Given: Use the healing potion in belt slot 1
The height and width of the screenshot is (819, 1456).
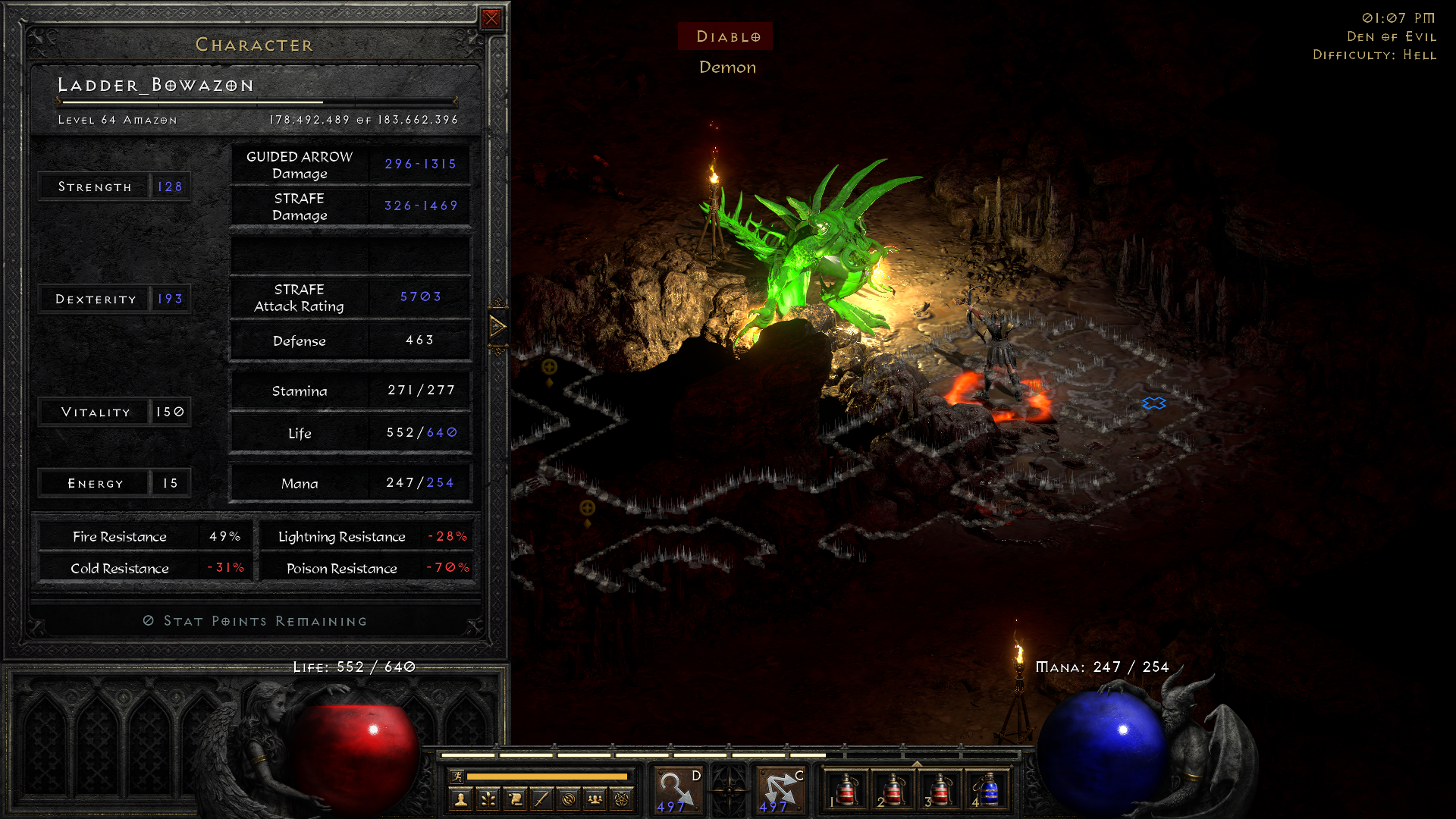Looking at the screenshot, I should (846, 790).
